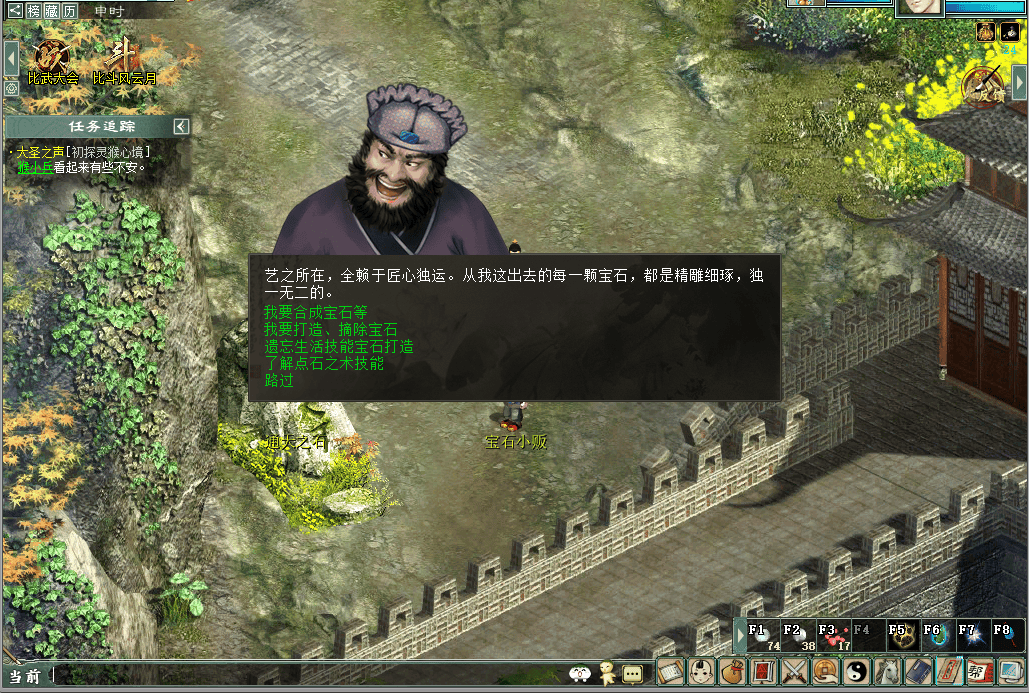Viewport: 1029px width, 693px height.
Task: Activate the F5 golden ring skill
Action: (902, 636)
